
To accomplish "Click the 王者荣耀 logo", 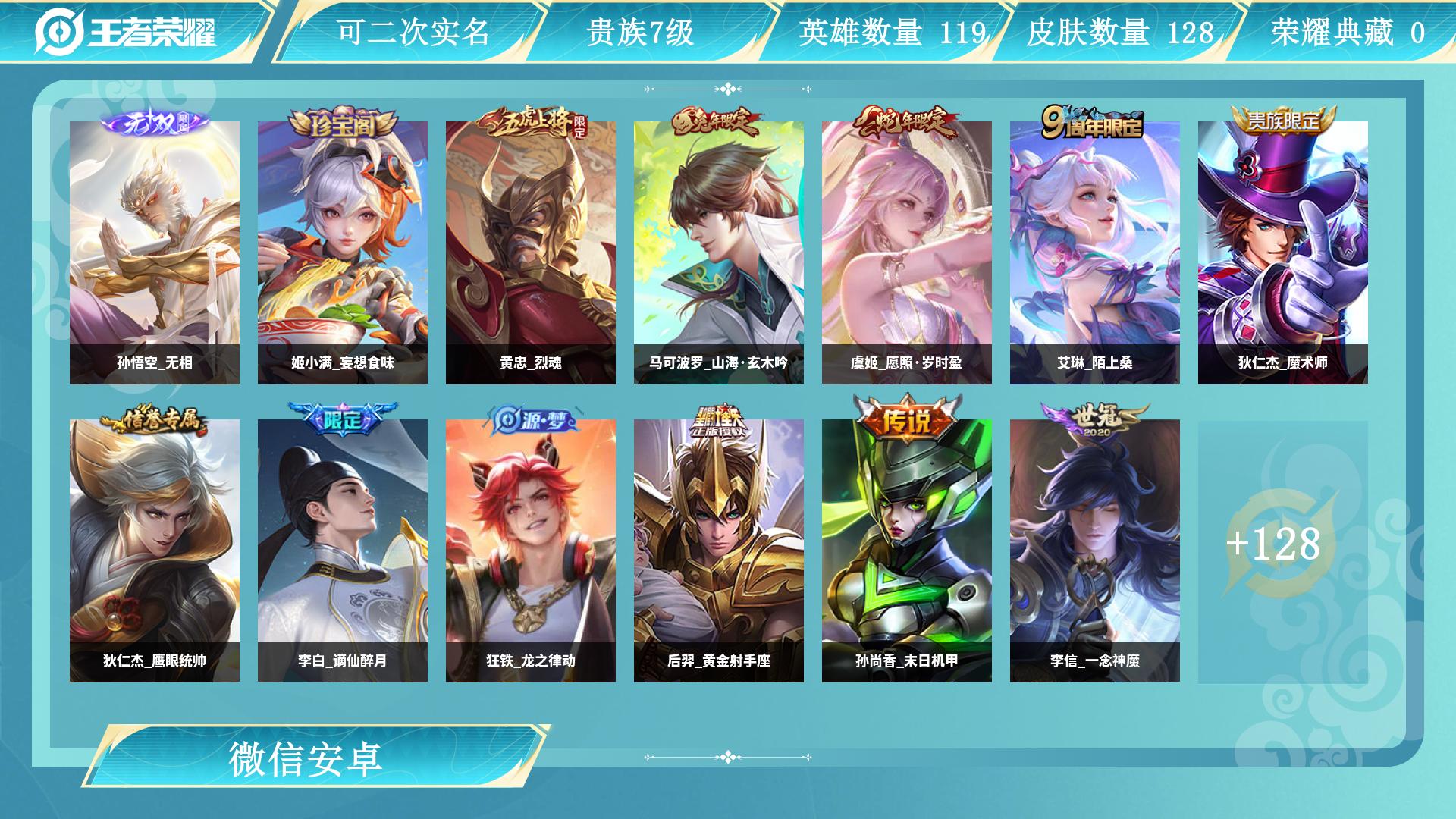I will pyautogui.click(x=126, y=32).
